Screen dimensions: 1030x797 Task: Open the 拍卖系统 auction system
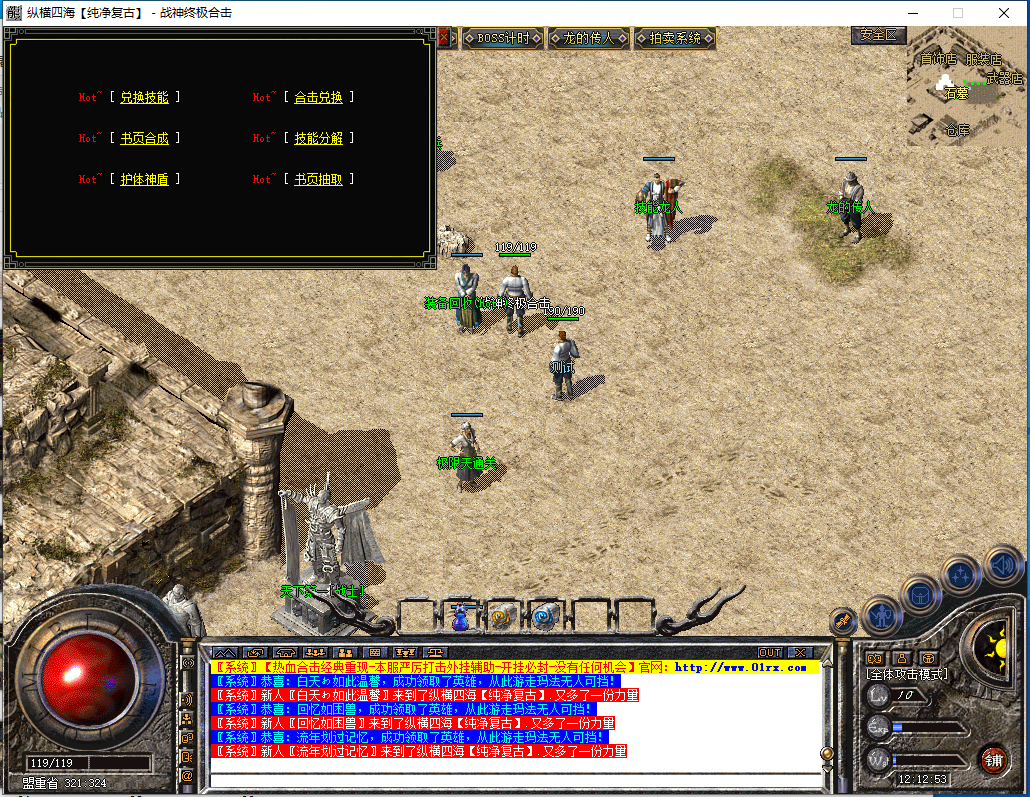coord(675,38)
